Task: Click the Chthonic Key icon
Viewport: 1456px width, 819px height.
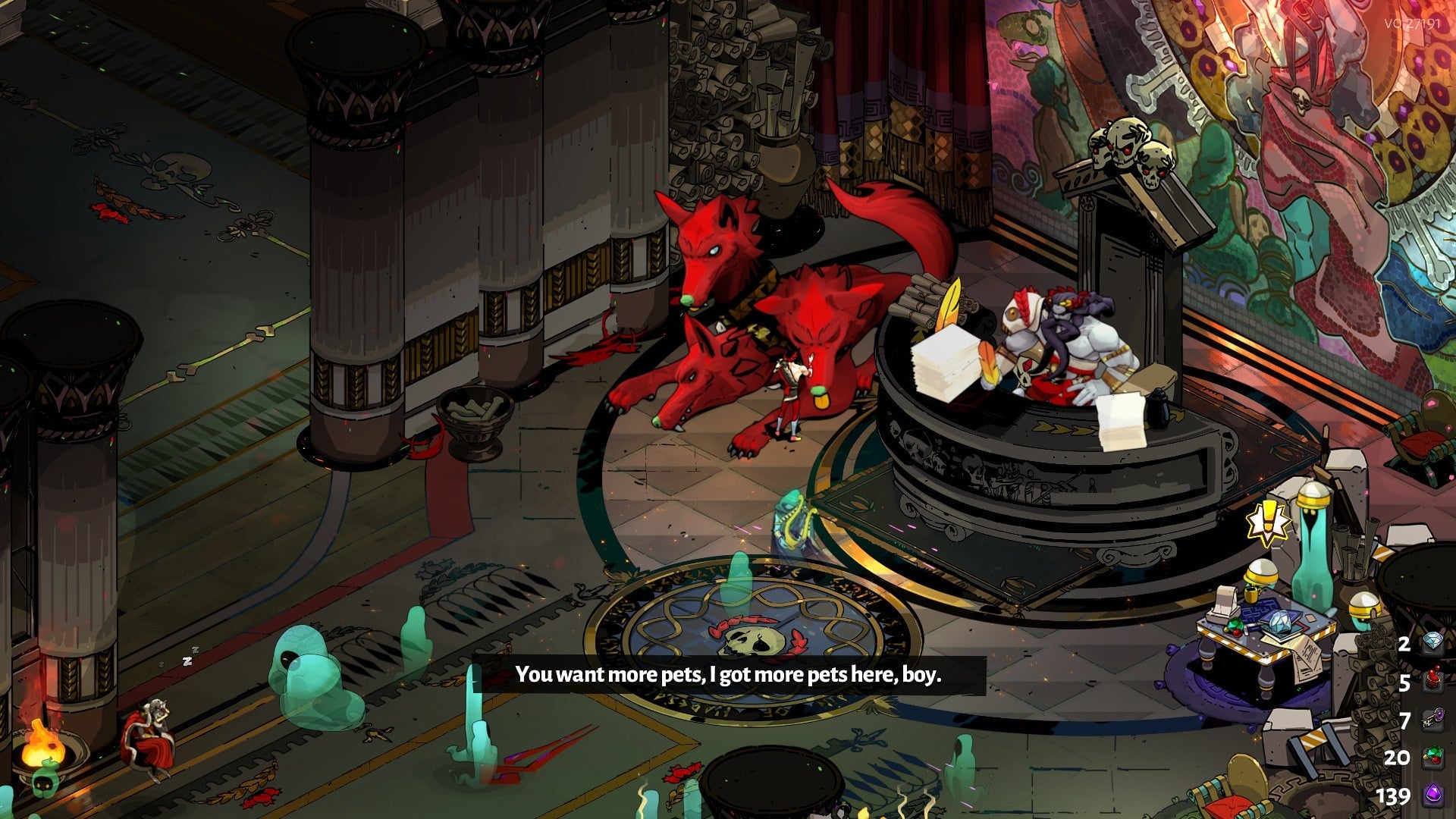Action: coord(1433,716)
